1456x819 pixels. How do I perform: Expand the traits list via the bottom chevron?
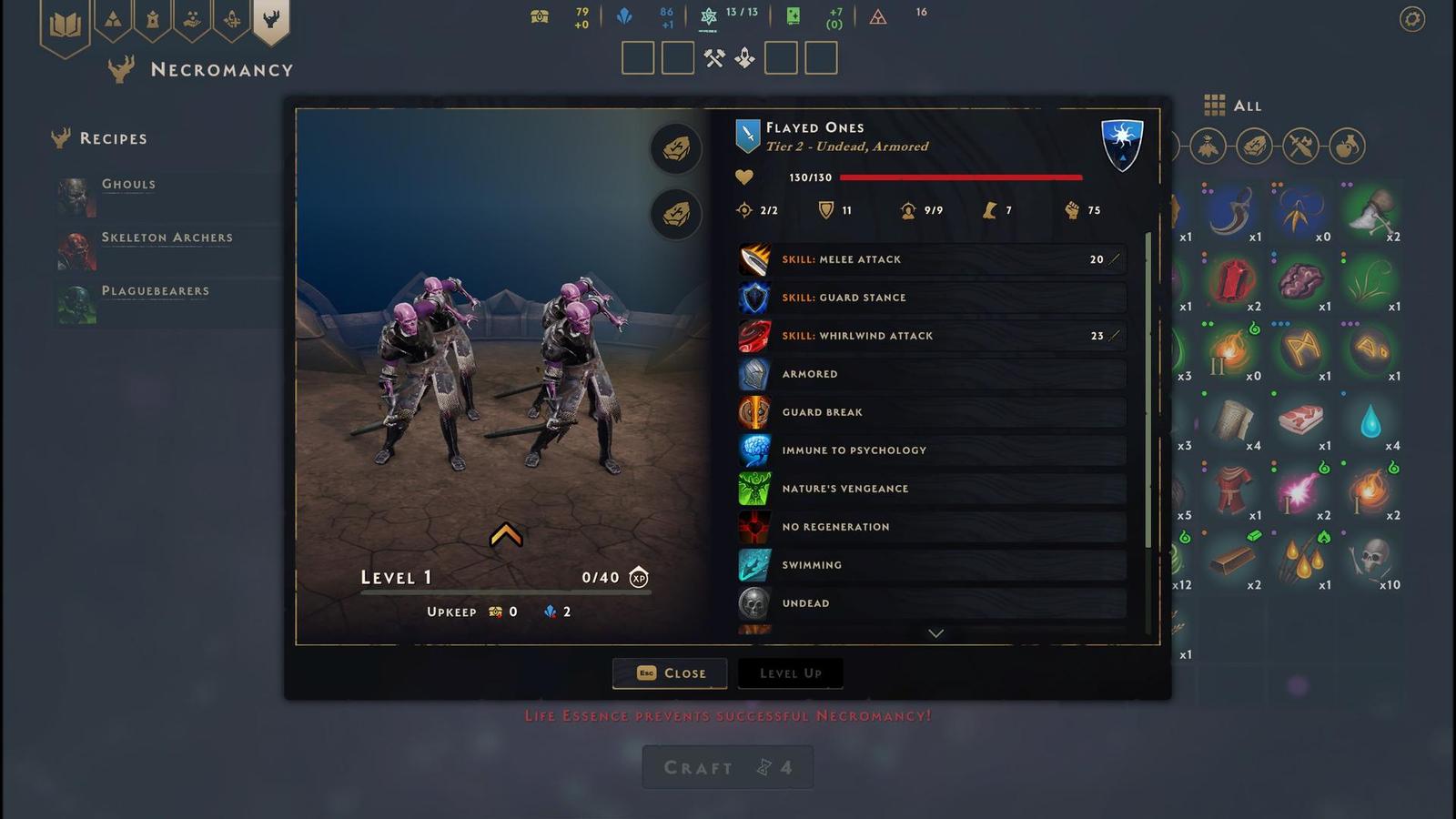935,632
